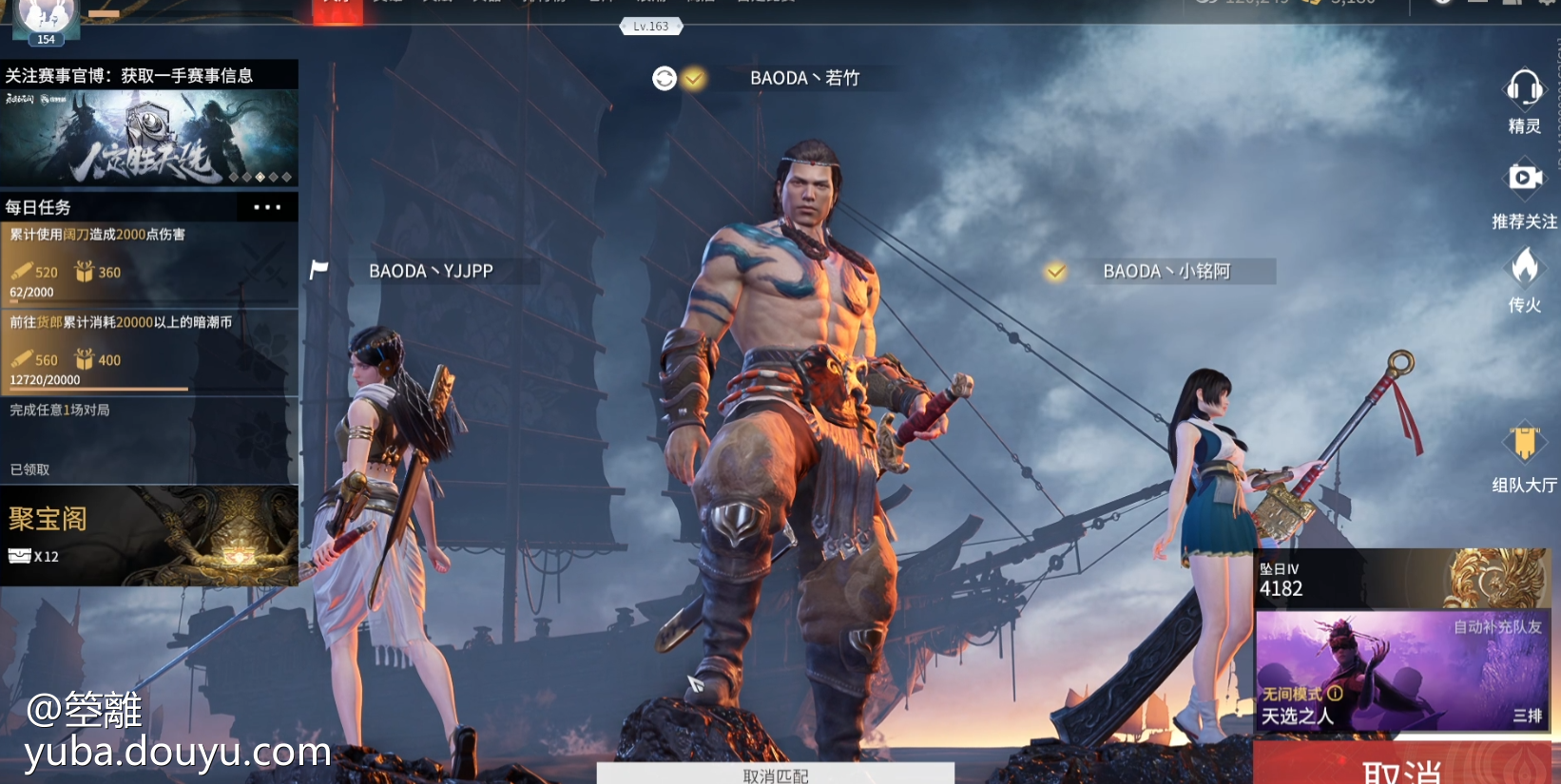Open the 每日任务 three-dot menu
The image size is (1561, 784).
coord(267,207)
